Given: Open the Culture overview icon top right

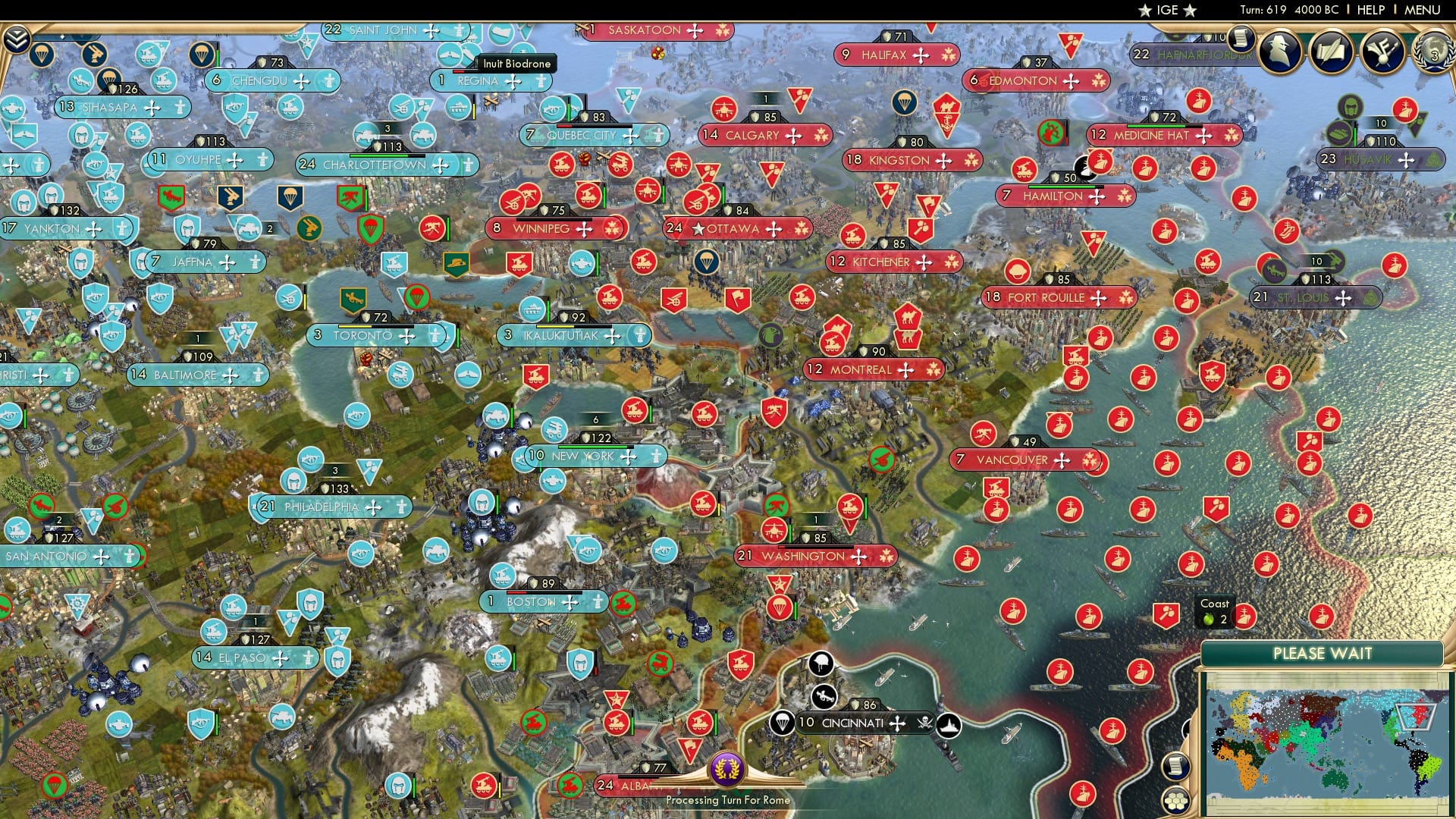Looking at the screenshot, I should 1382,52.
